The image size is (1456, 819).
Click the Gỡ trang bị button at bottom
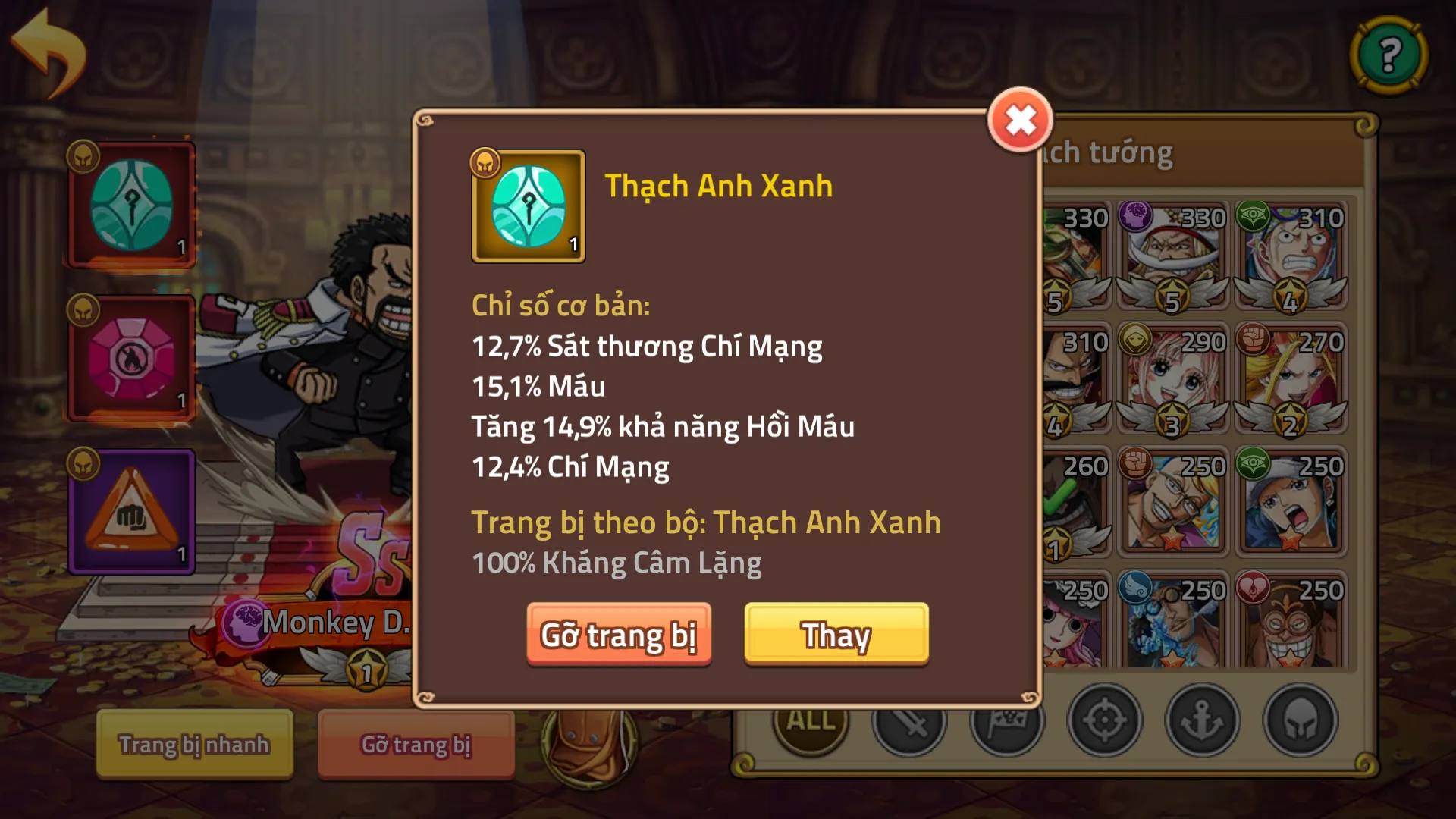(416, 745)
